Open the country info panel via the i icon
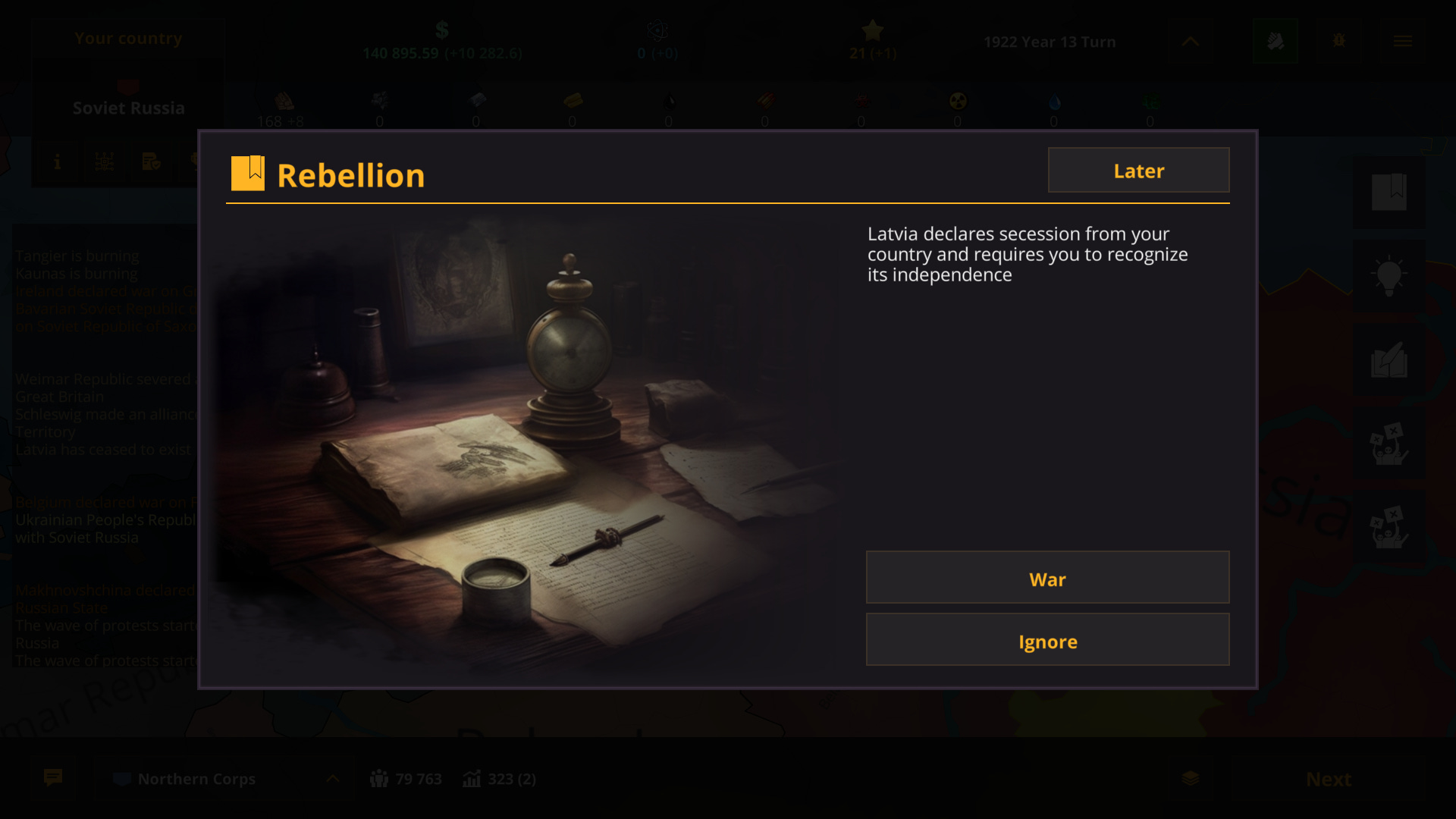This screenshot has height=819, width=1456. click(57, 162)
